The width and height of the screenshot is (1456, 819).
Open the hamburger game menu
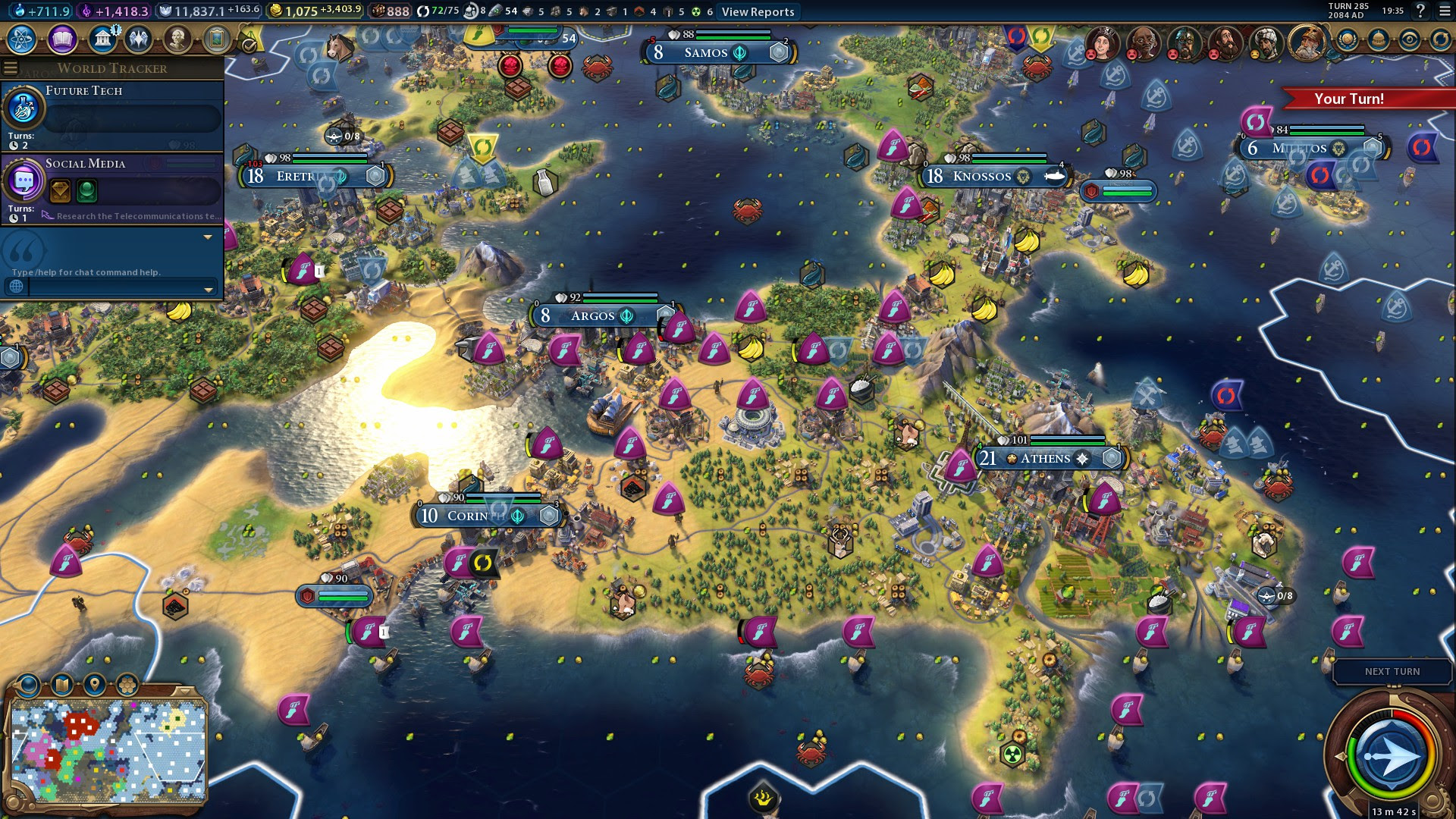pos(1445,11)
